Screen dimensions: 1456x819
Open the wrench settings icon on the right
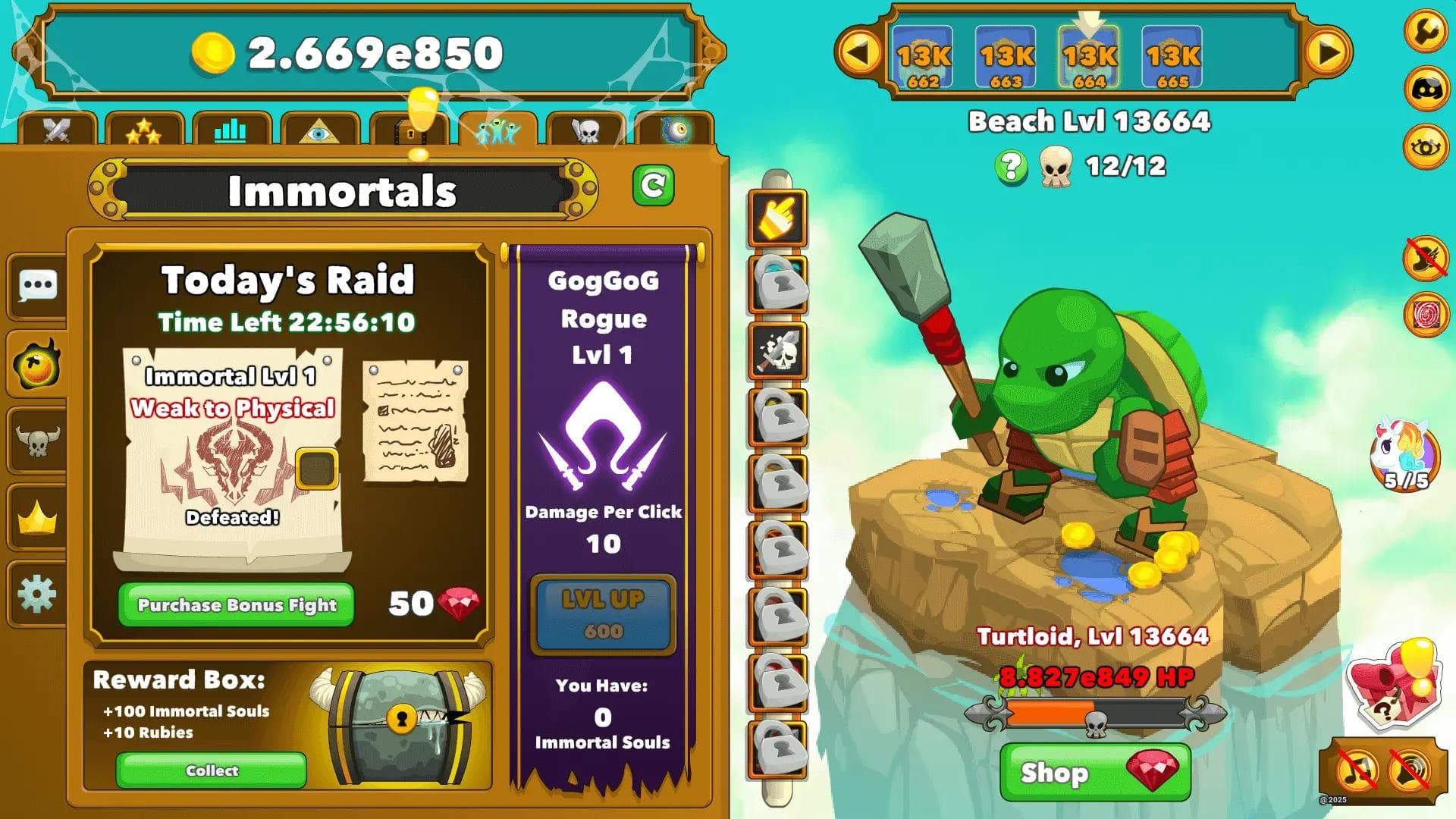coord(1426,32)
